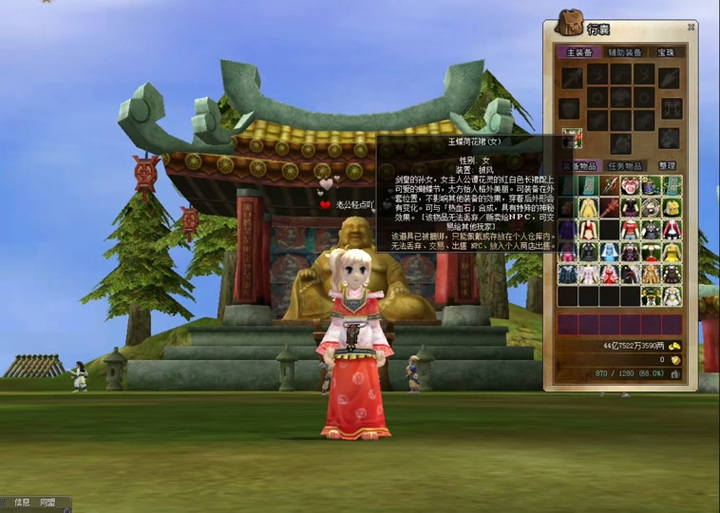Sort the bag with the 整理 button
Viewport: 720px width, 513px height.
coord(667,166)
